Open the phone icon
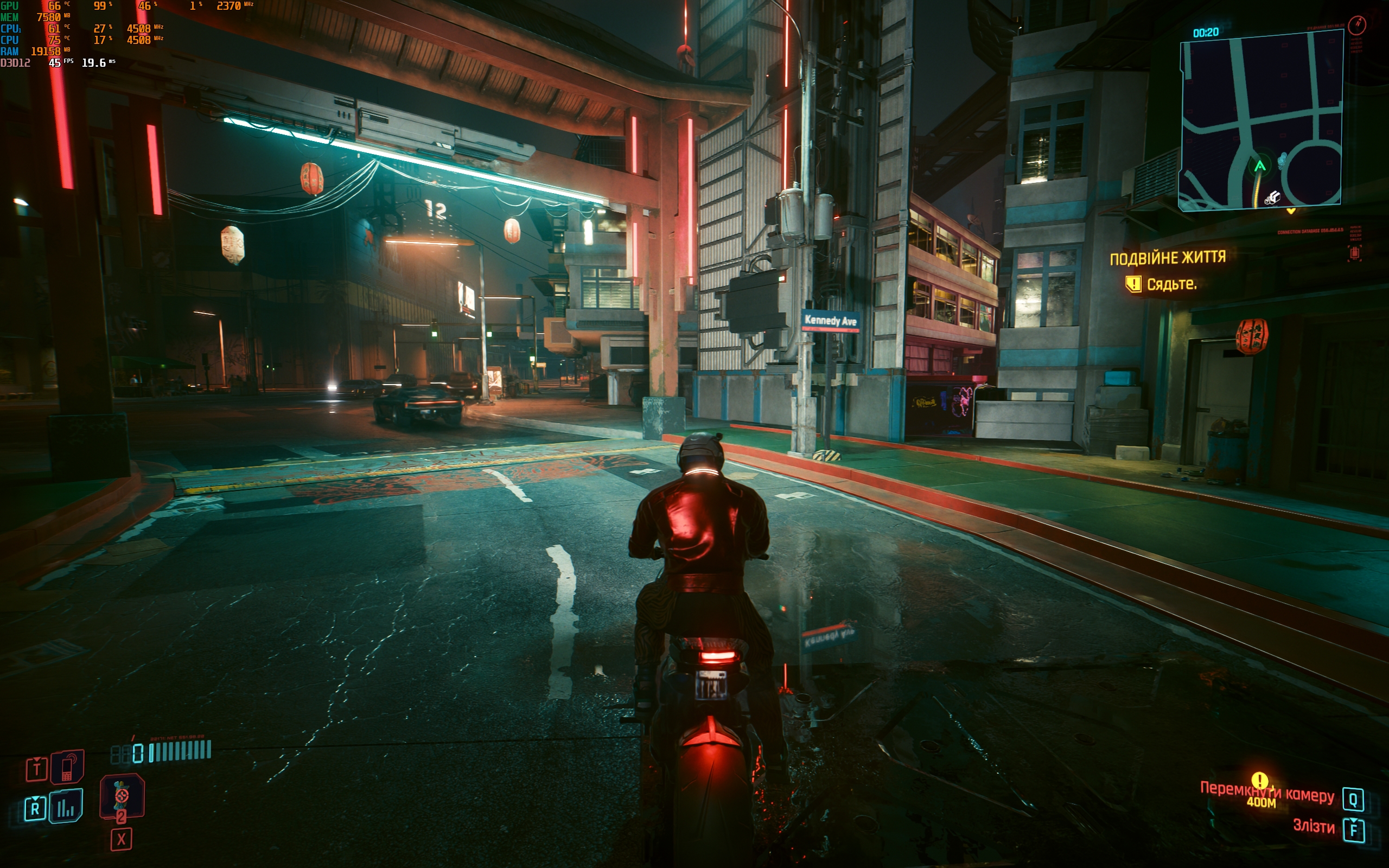The height and width of the screenshot is (868, 1389). click(x=67, y=767)
